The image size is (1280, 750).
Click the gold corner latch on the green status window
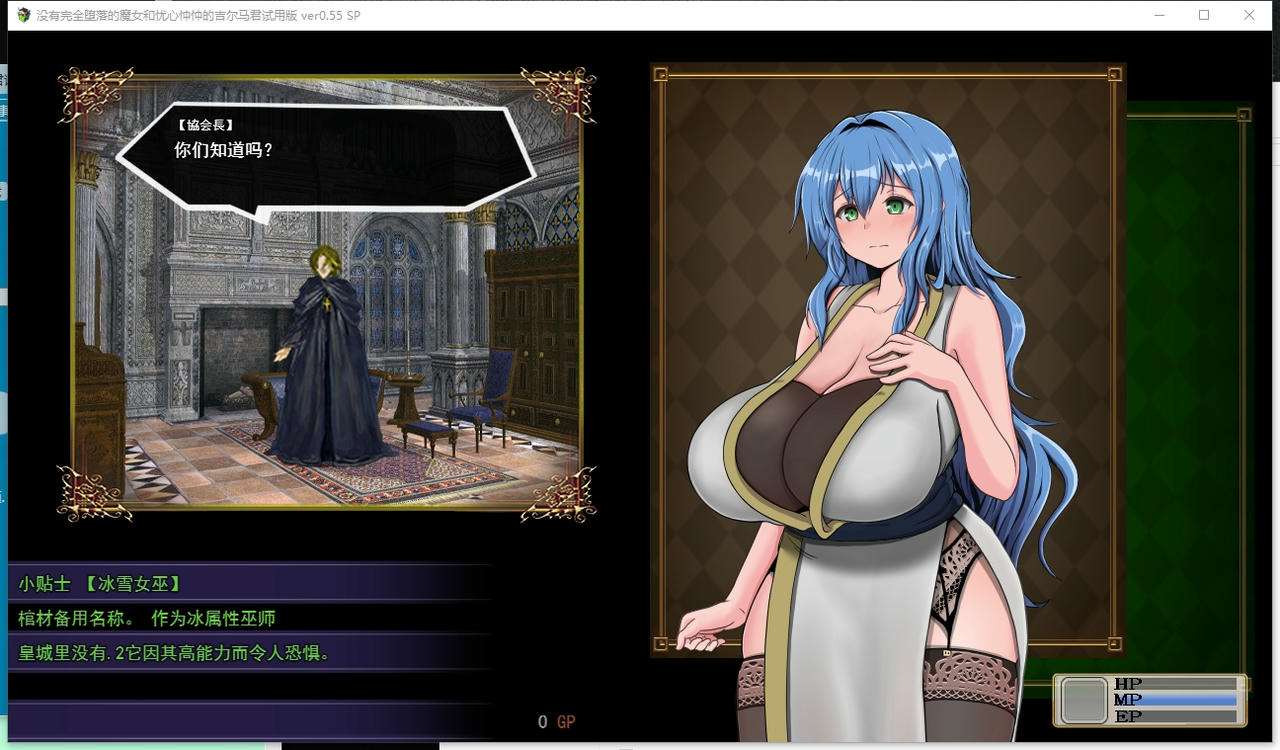click(x=1242, y=115)
